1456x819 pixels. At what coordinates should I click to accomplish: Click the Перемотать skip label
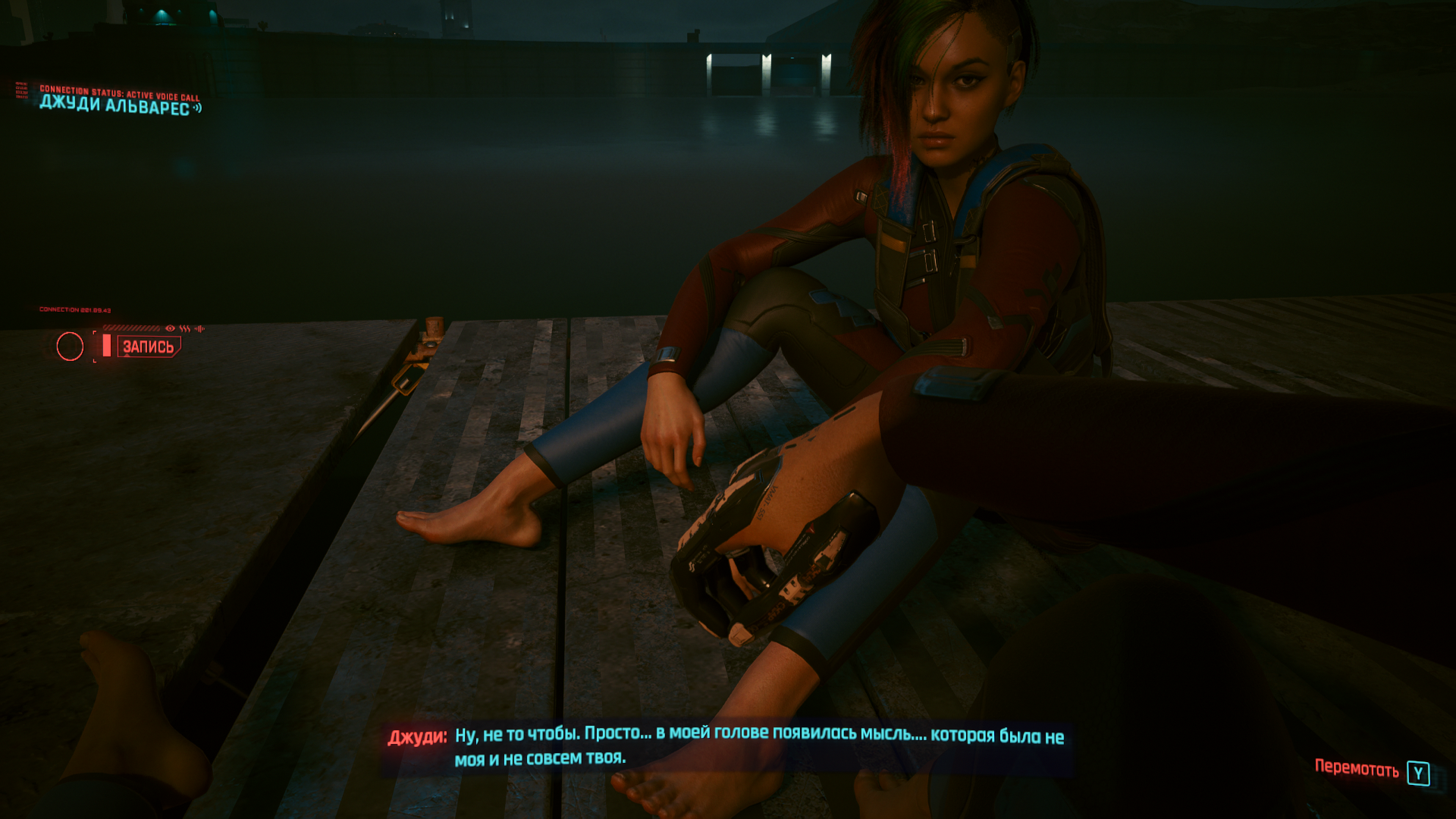pyautogui.click(x=1356, y=769)
